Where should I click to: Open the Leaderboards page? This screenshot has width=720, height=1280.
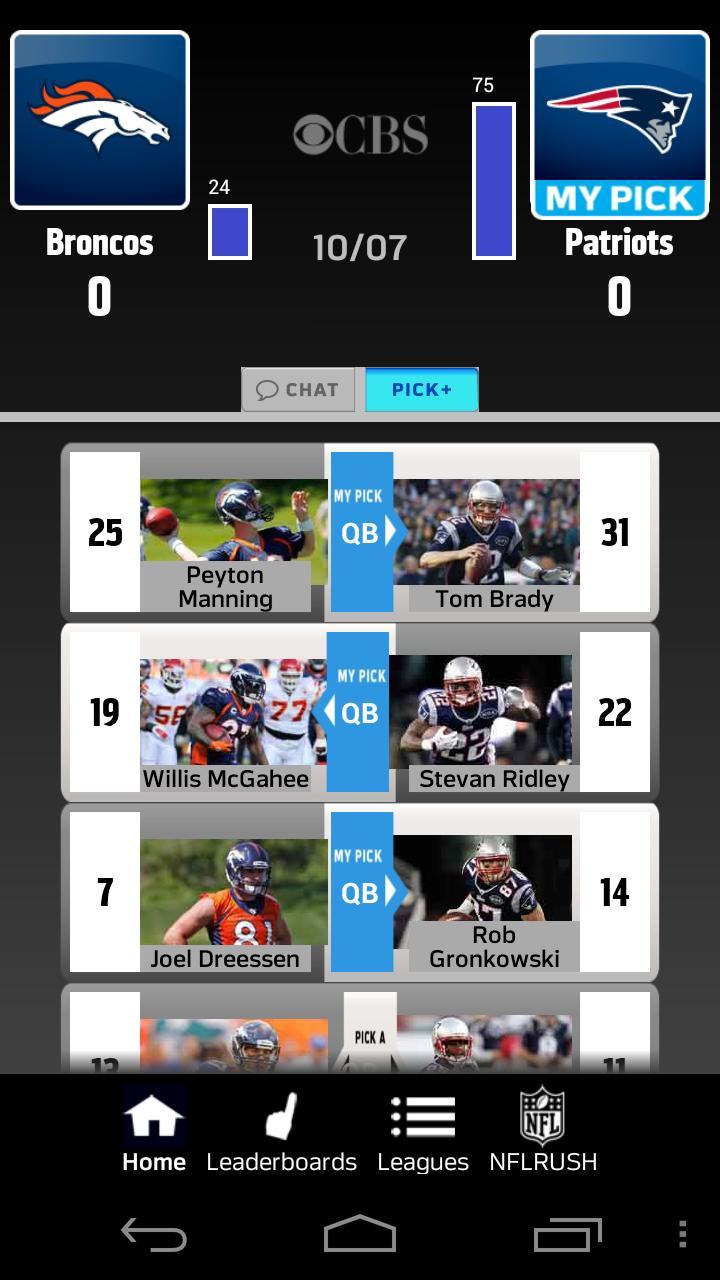pos(281,1132)
